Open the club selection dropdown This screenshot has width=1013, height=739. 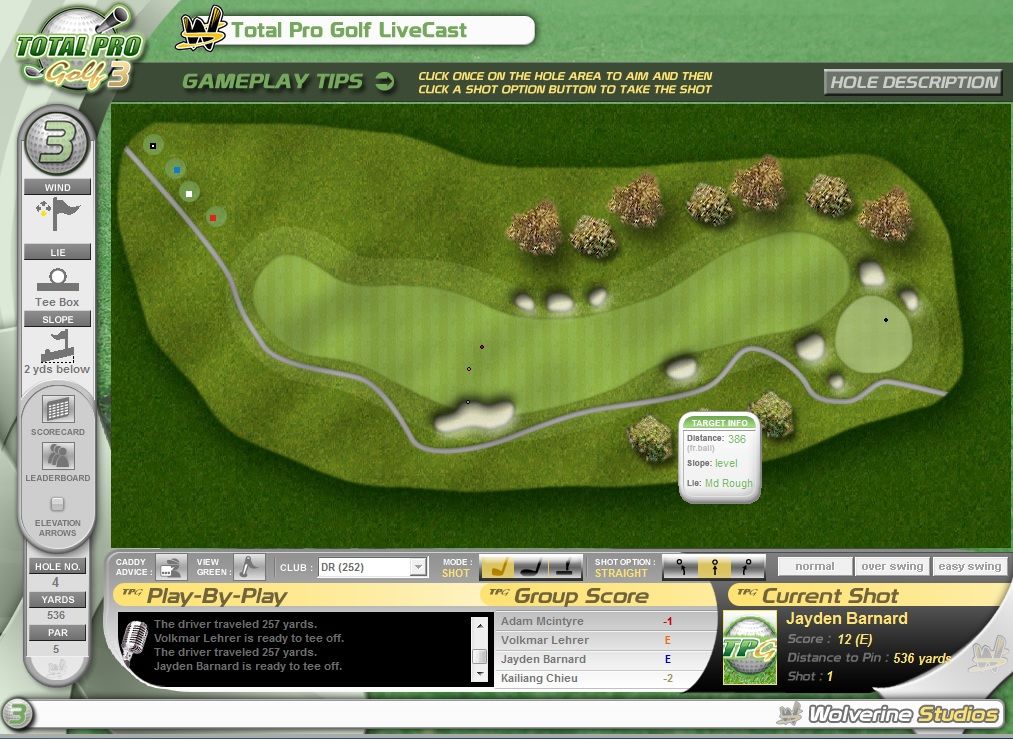coord(418,568)
